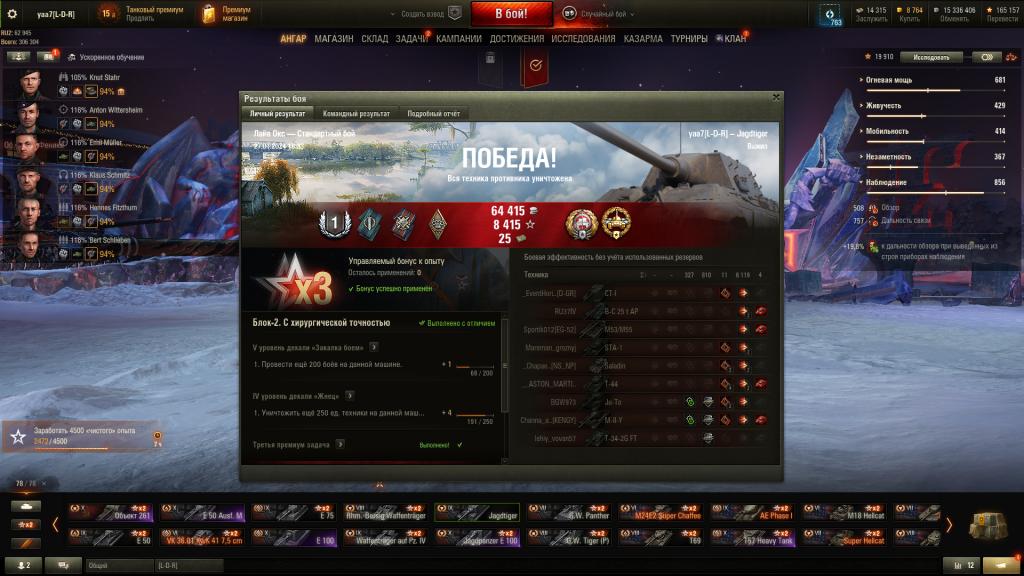Show the КАЗАРМА screen
Image resolution: width=1024 pixels, height=576 pixels.
(642, 39)
